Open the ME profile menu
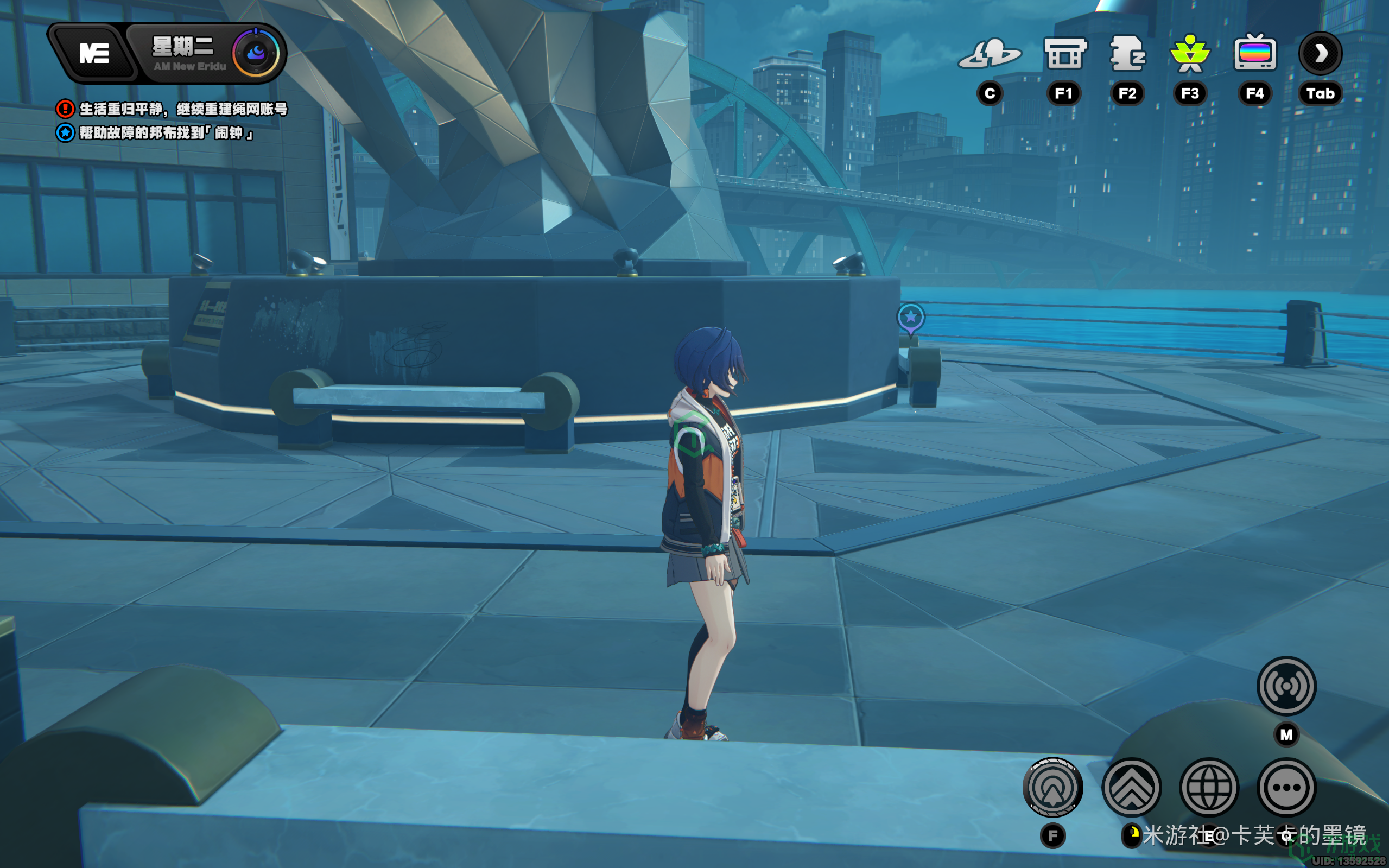The width and height of the screenshot is (1389, 868). [x=94, y=54]
